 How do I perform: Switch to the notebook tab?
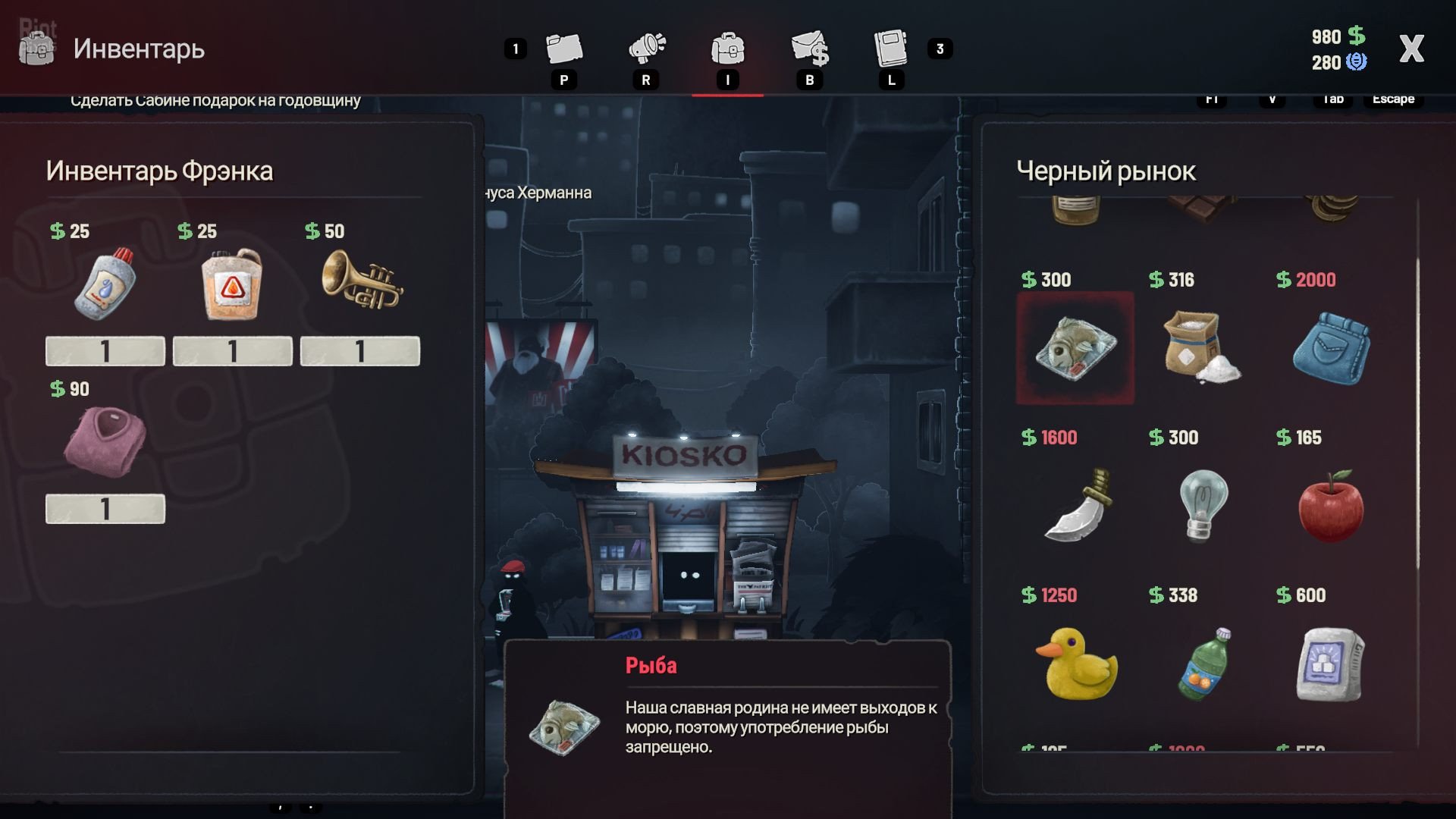pyautogui.click(x=891, y=49)
